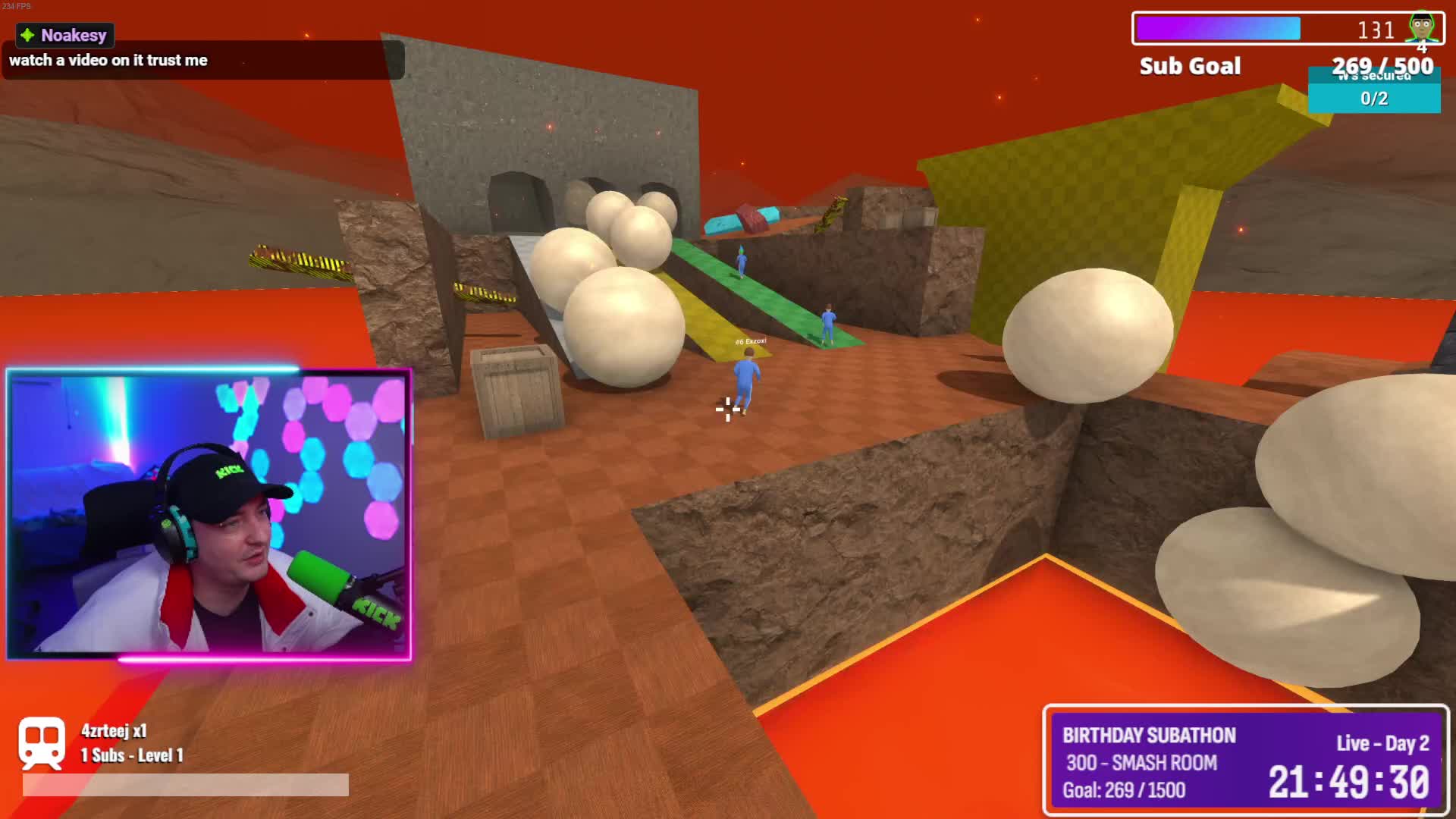1456x819 pixels.
Task: Click the player avatar icon beside 131
Action: tap(1421, 28)
